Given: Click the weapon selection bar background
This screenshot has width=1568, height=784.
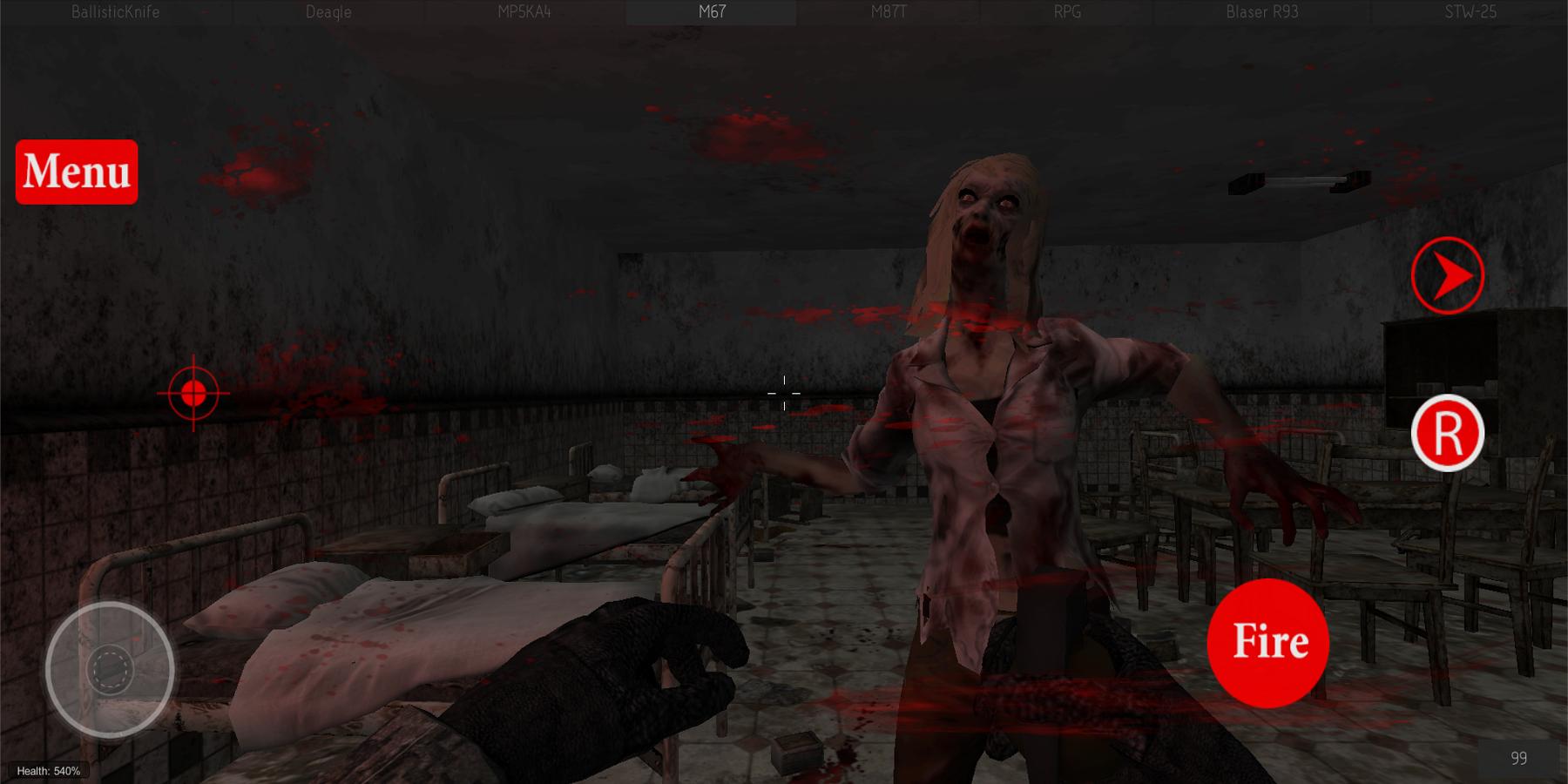Looking at the screenshot, I should pos(784,11).
